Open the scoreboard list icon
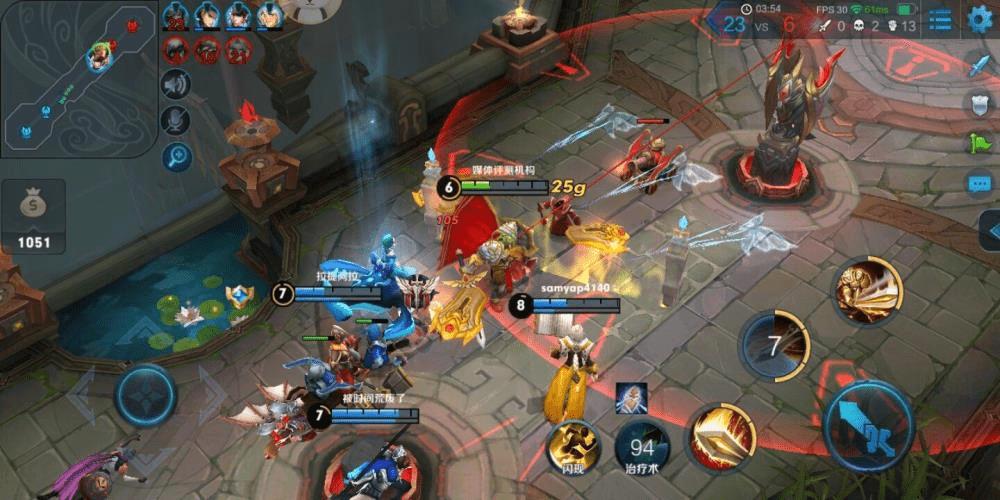The width and height of the screenshot is (1000, 500). 940,19
